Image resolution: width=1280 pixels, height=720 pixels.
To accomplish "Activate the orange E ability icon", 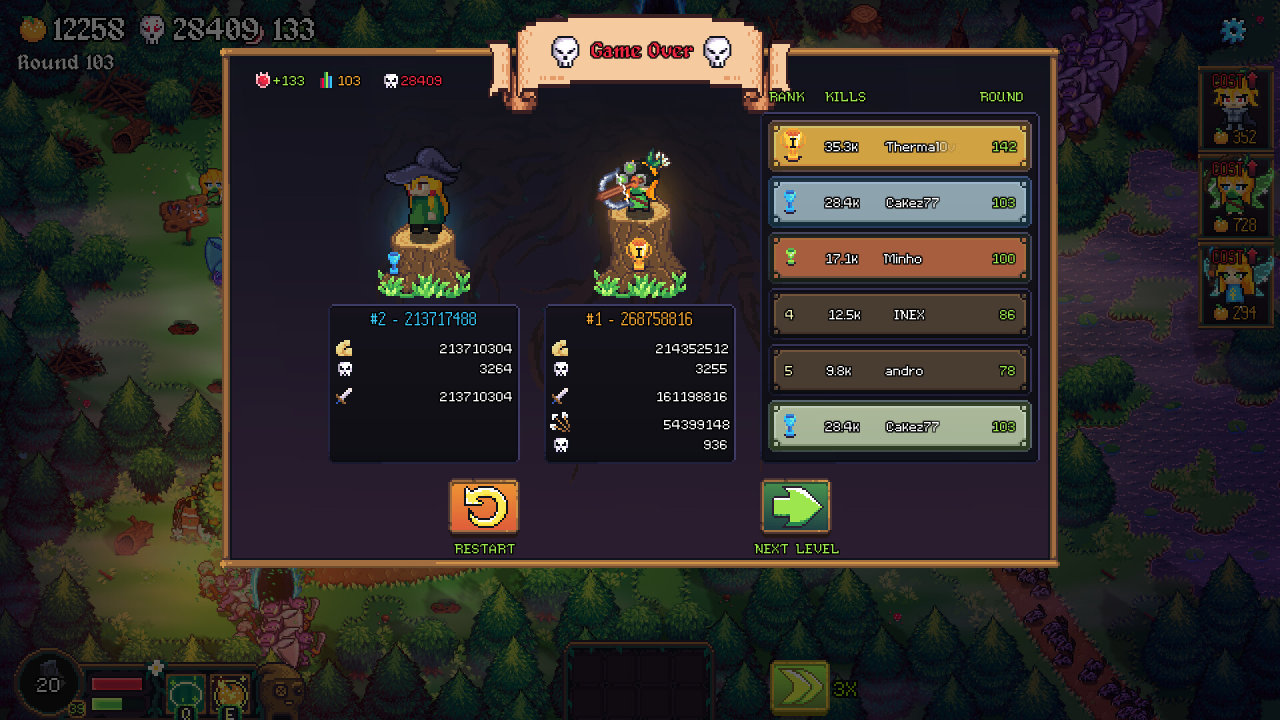I will coord(230,692).
